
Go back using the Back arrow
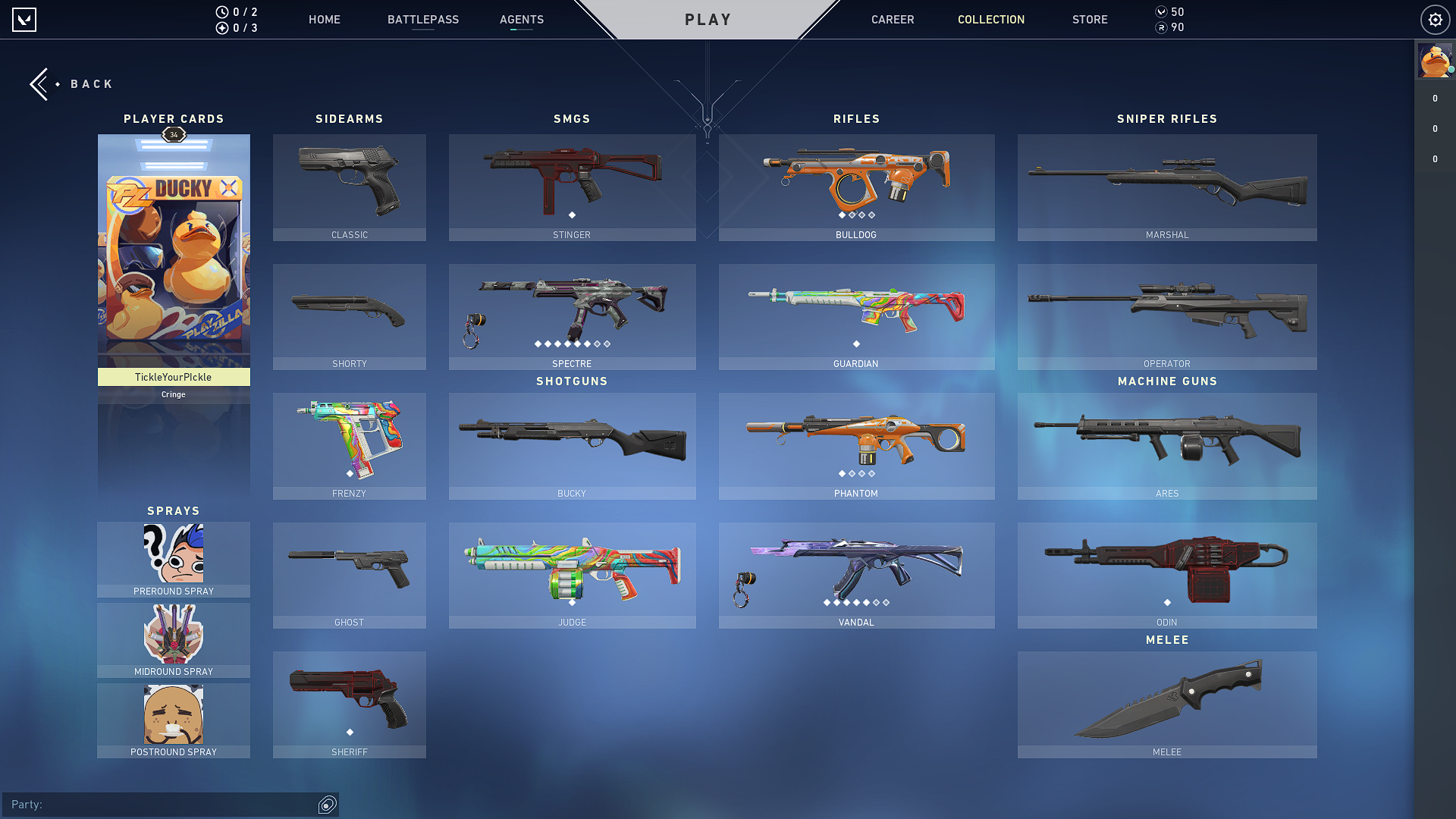pos(42,84)
